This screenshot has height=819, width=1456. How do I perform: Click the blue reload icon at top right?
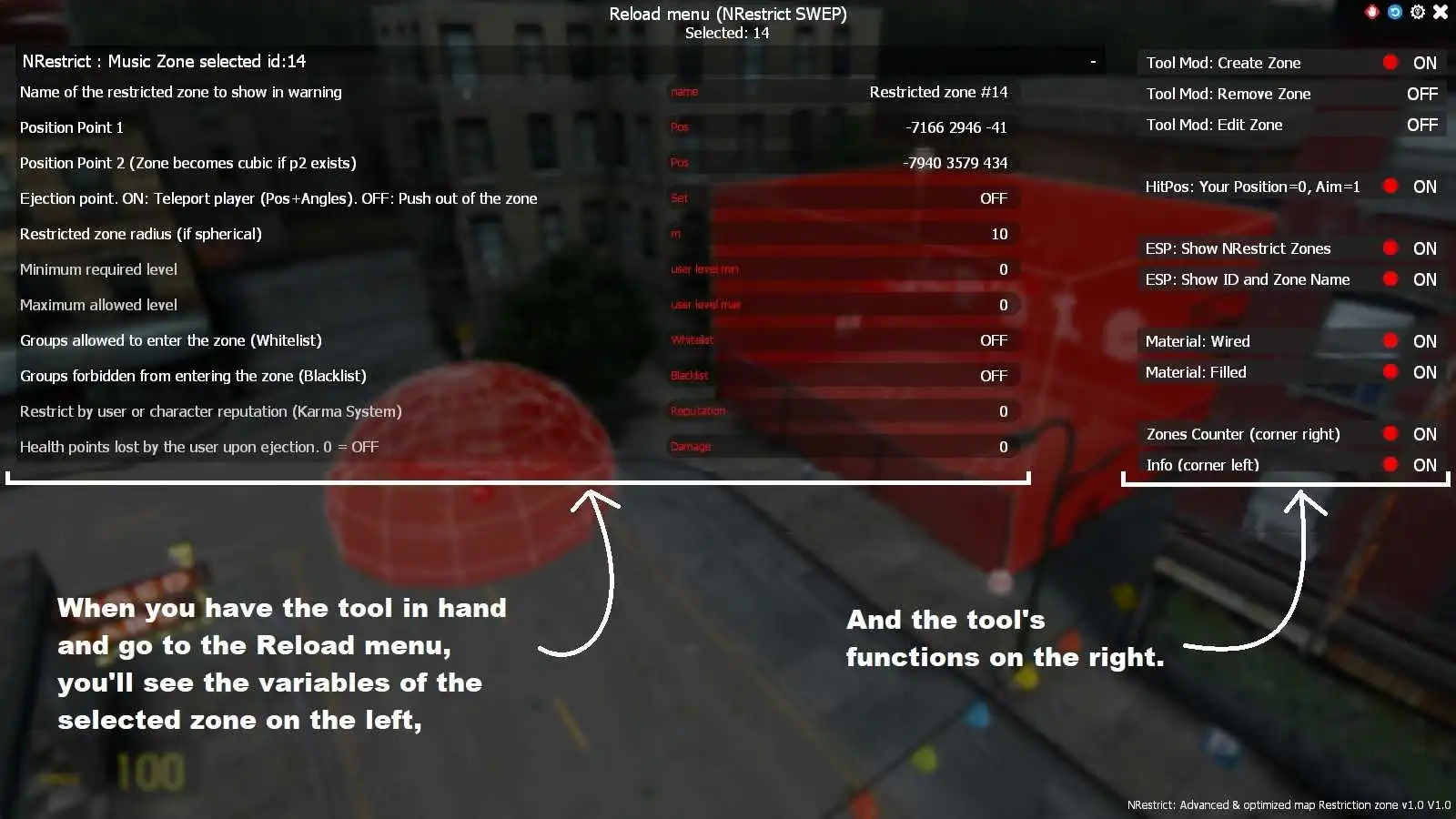click(x=1393, y=12)
